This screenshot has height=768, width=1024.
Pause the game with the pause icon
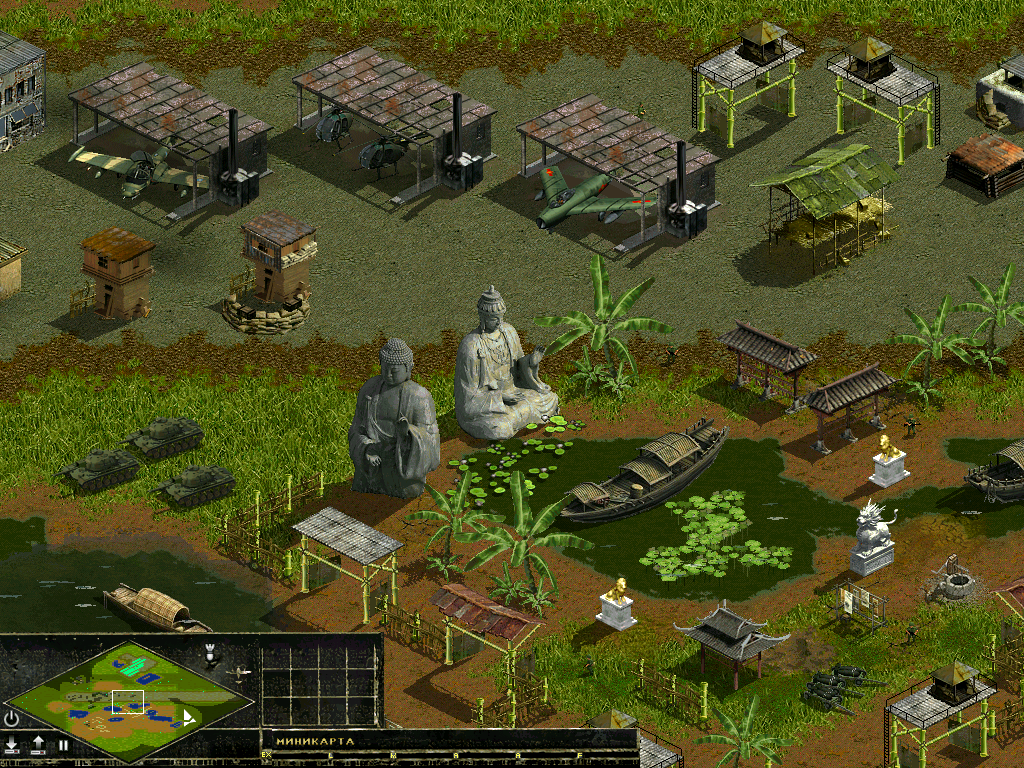click(63, 745)
